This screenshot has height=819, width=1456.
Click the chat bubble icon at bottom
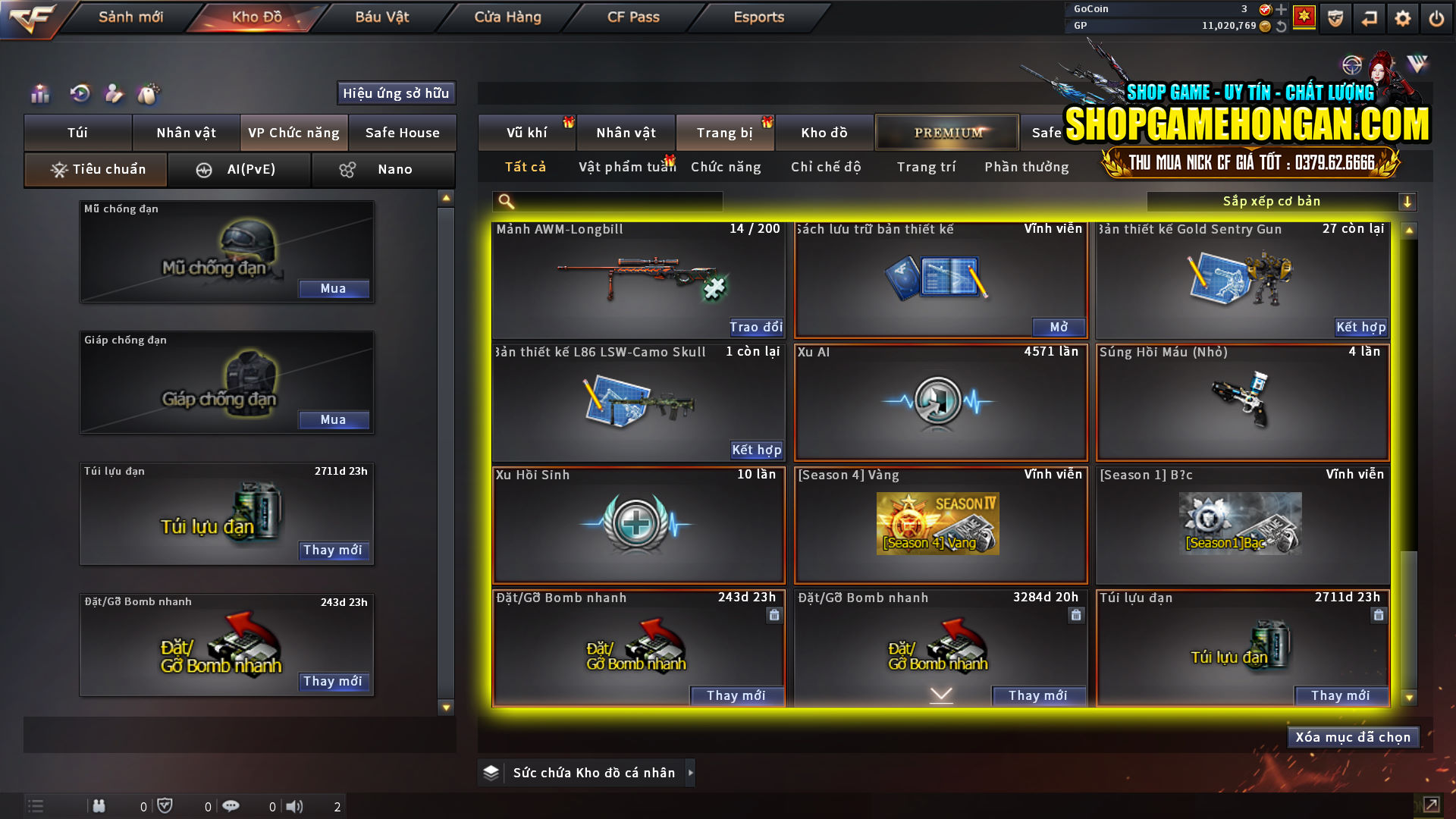[231, 806]
